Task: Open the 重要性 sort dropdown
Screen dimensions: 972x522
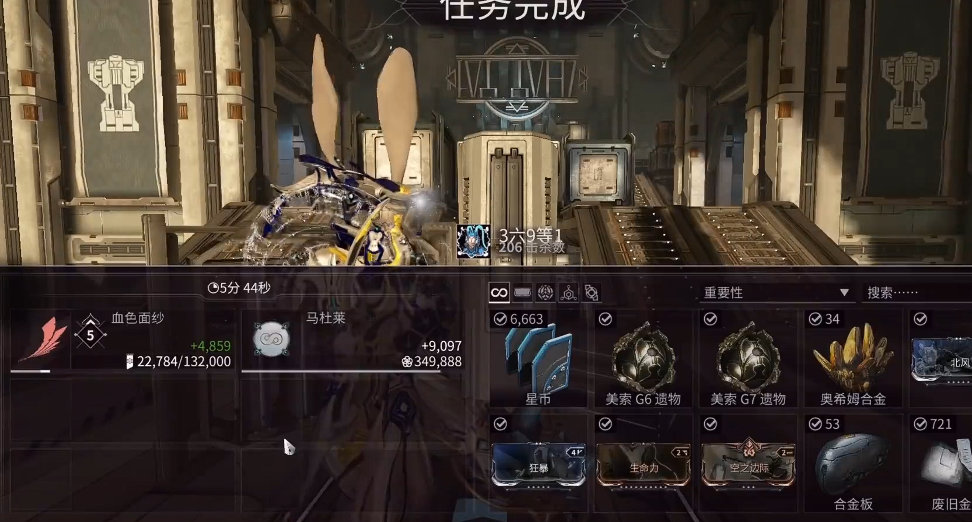Action: click(x=776, y=292)
